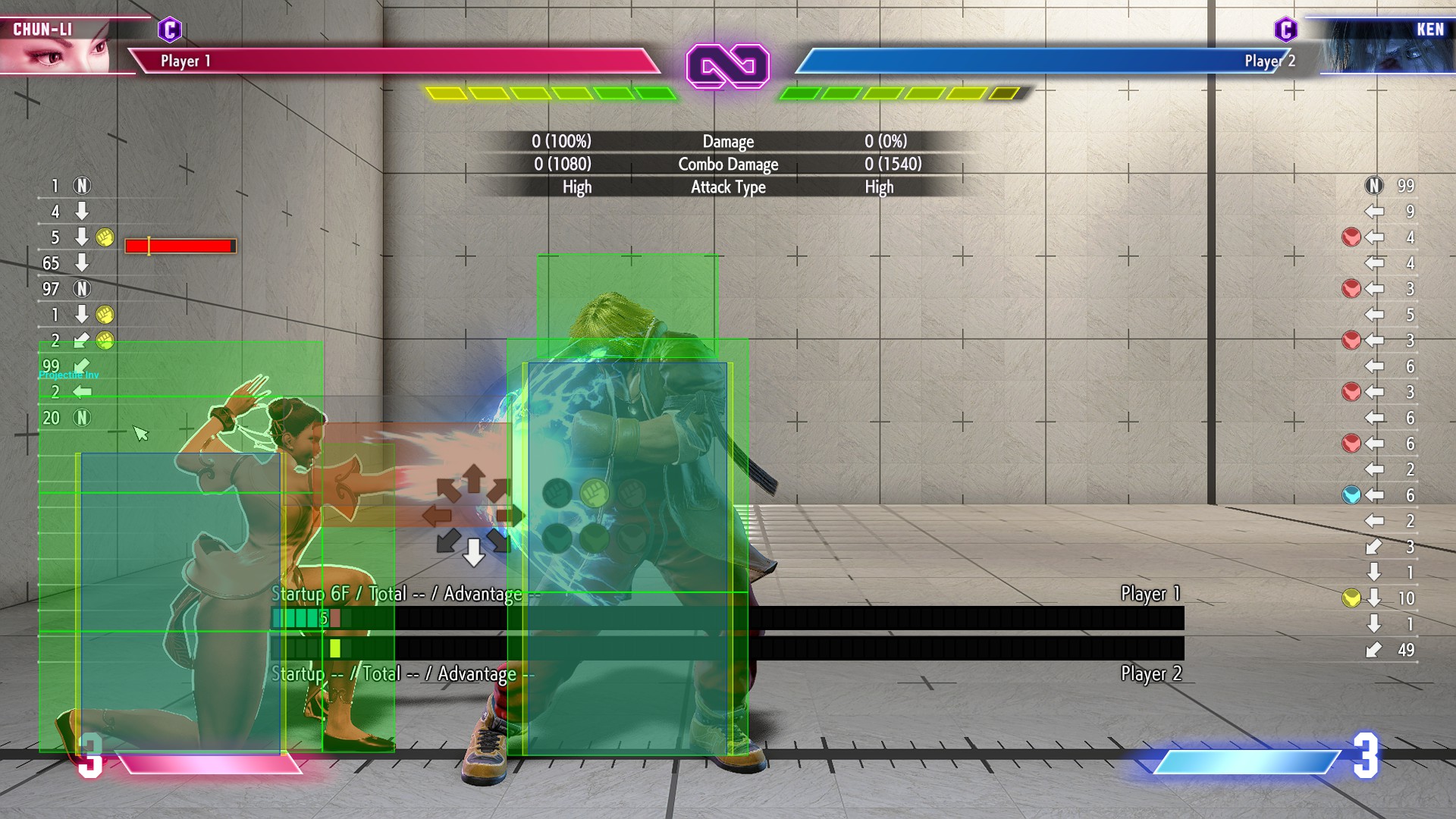Toggle the Projectile Inv status indicator

point(67,373)
